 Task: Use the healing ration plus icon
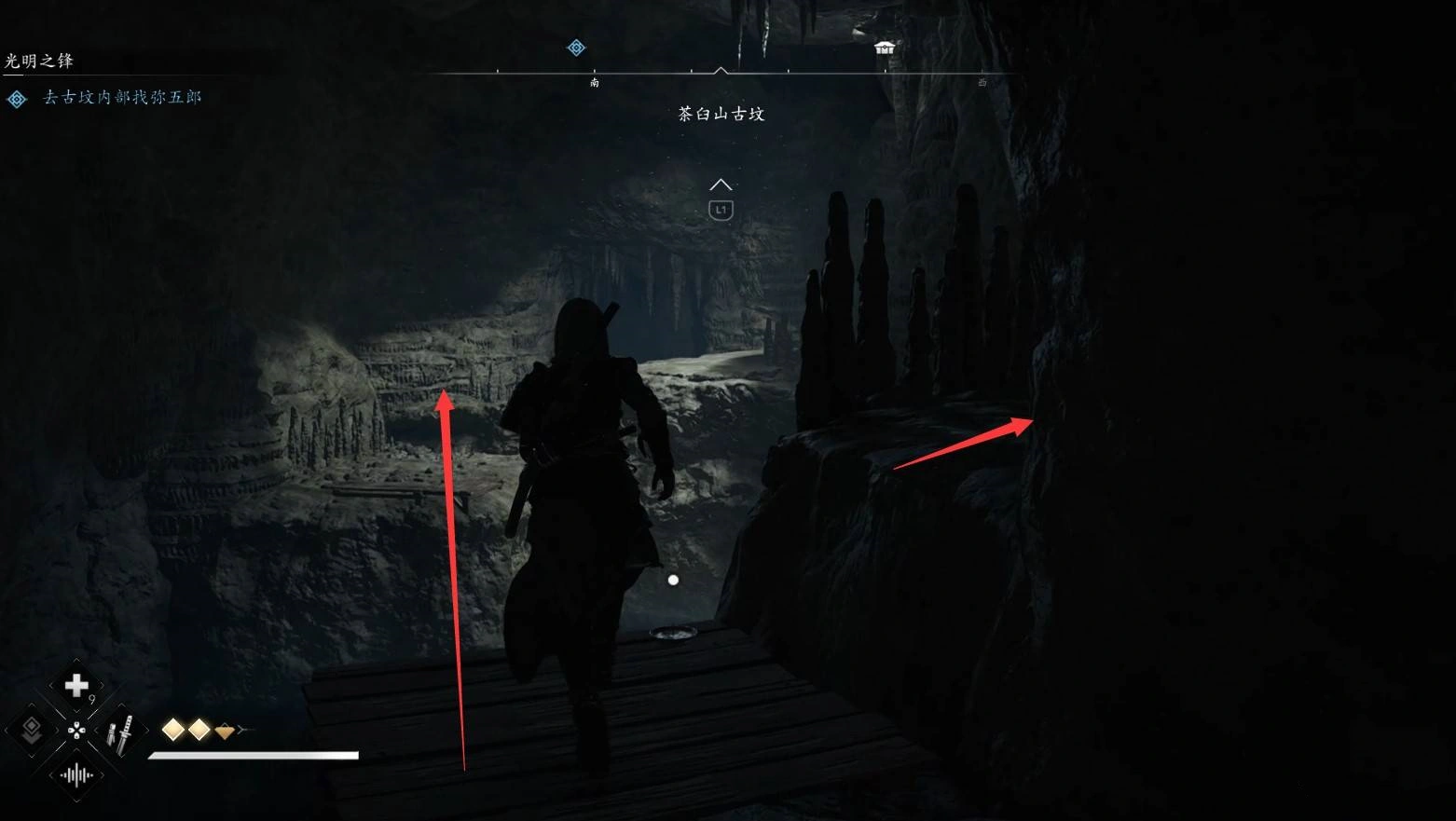tap(76, 686)
